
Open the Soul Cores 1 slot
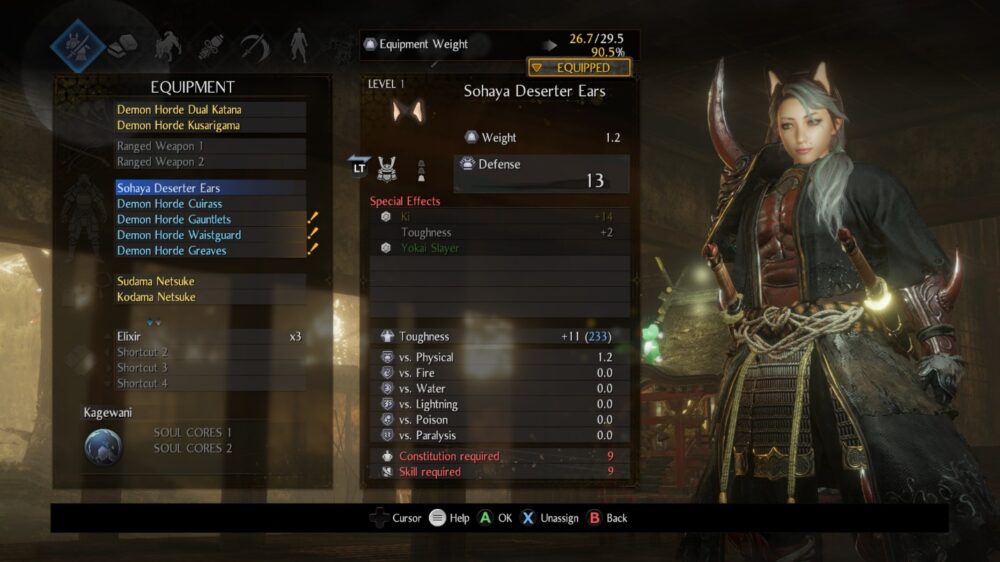tap(192, 433)
